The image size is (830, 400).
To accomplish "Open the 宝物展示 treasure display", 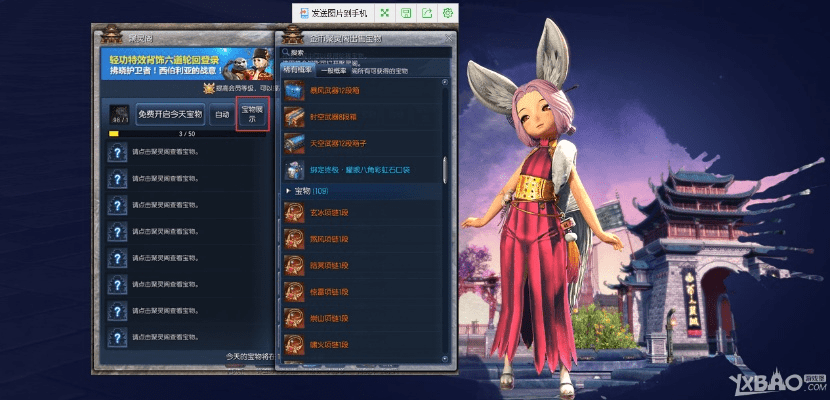I will pyautogui.click(x=252, y=115).
